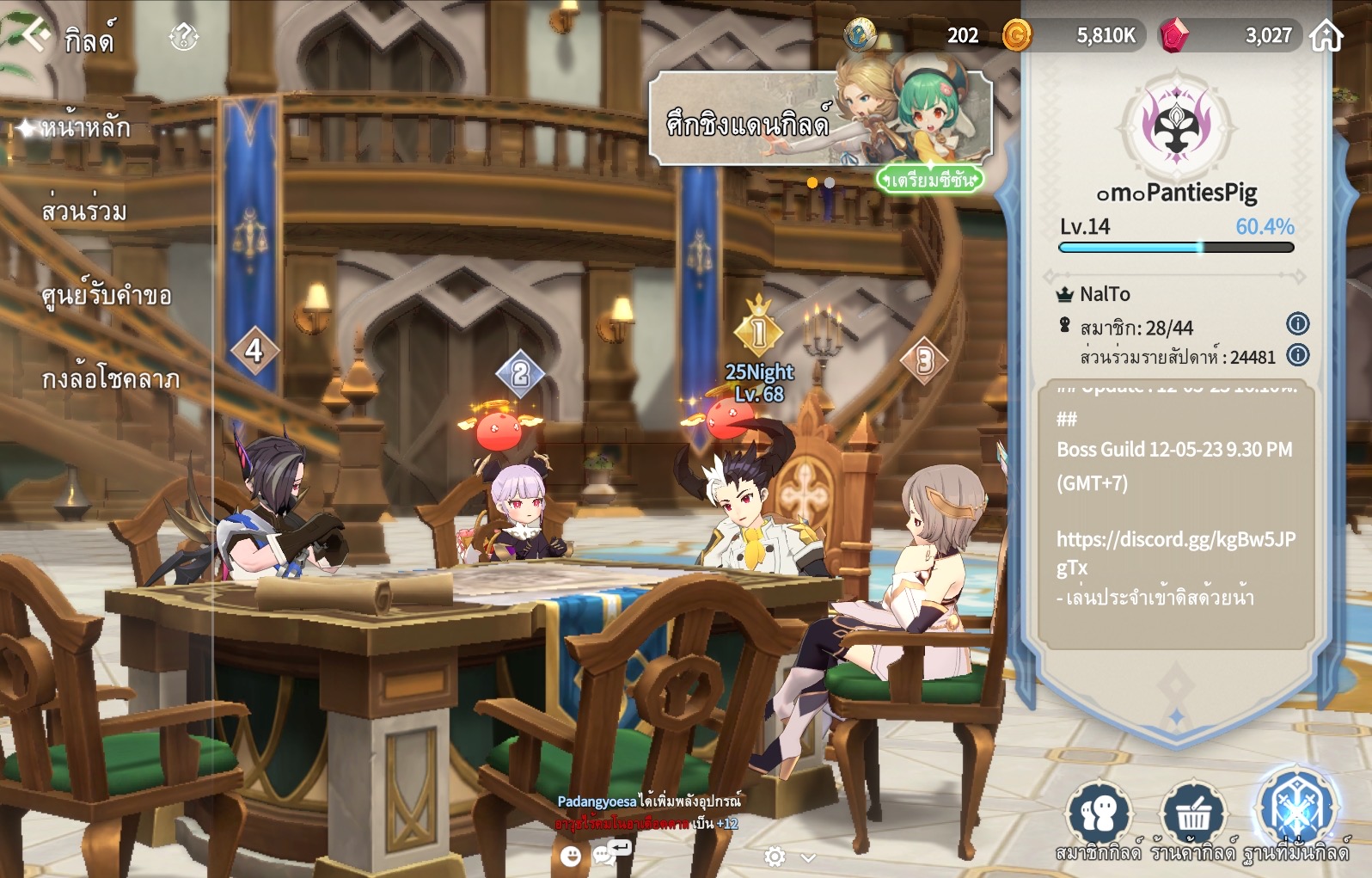The height and width of the screenshot is (878, 1372).
Task: Open the emoji smiley button
Action: 570,856
